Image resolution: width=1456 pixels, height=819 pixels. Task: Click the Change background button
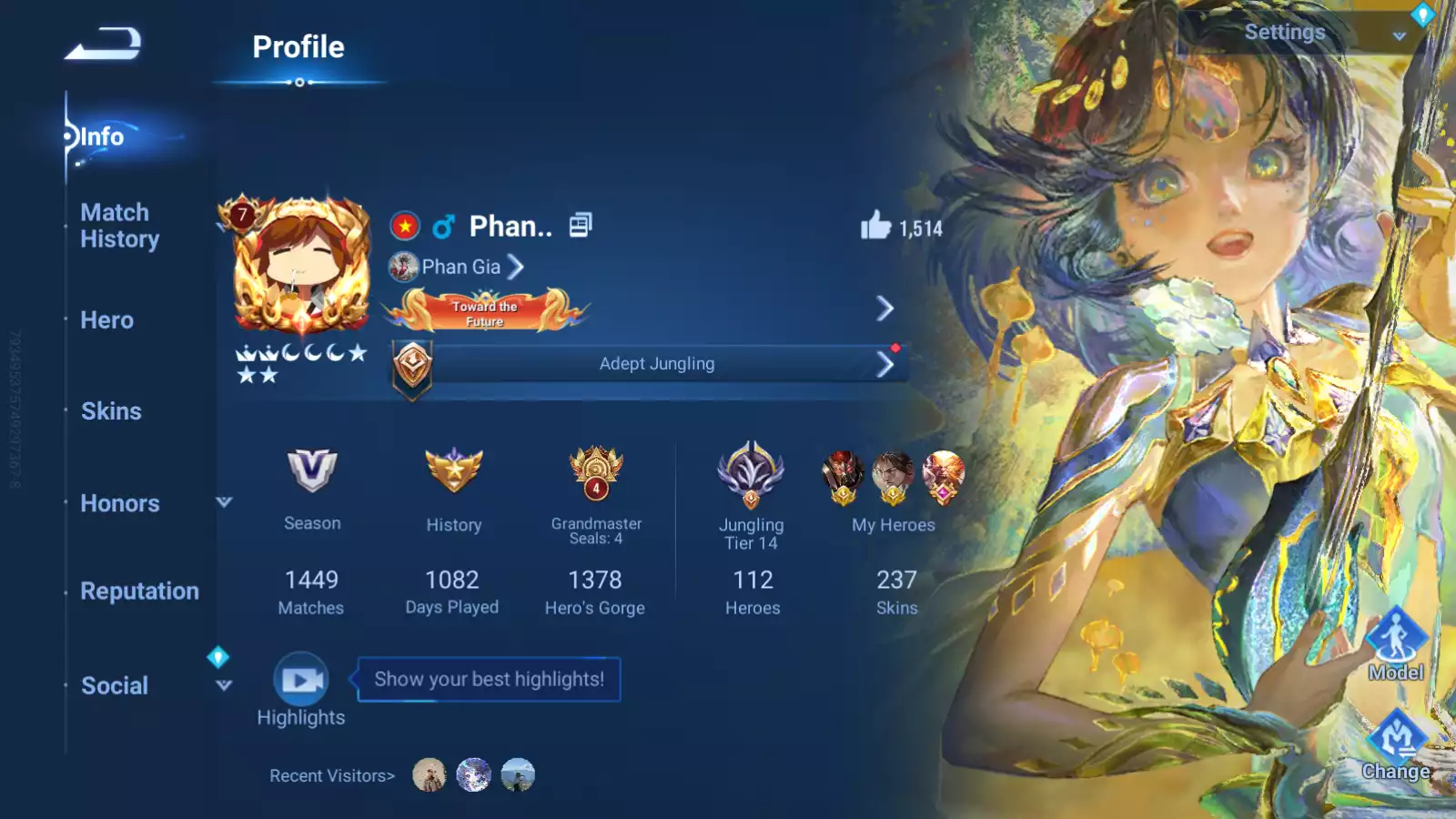(1395, 742)
